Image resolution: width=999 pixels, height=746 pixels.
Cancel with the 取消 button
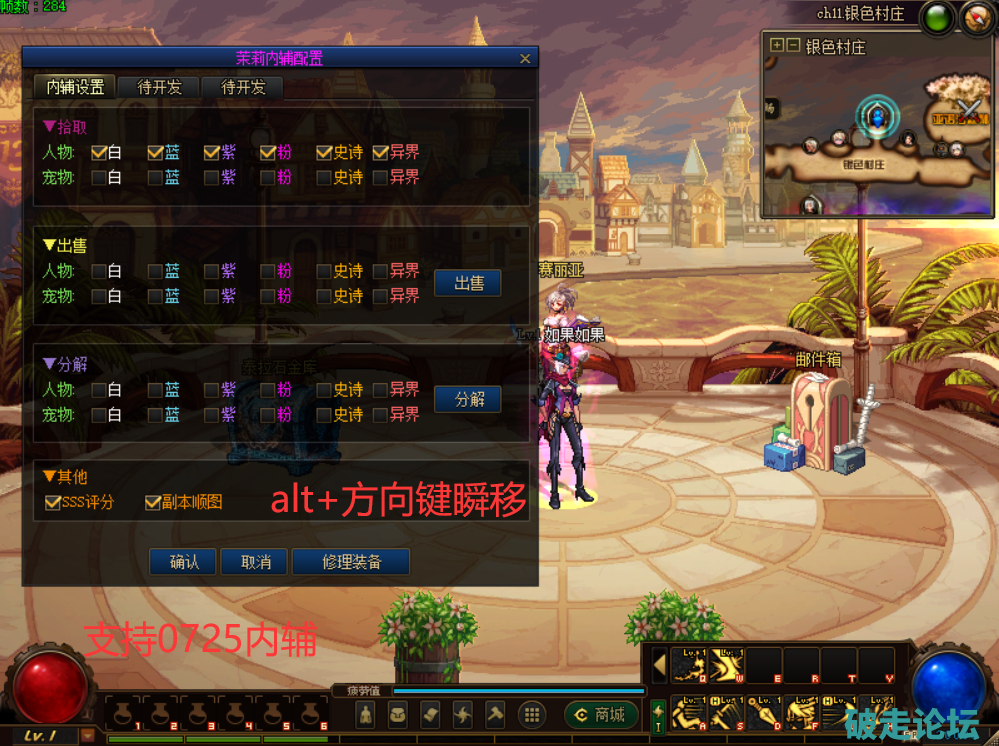pos(255,562)
